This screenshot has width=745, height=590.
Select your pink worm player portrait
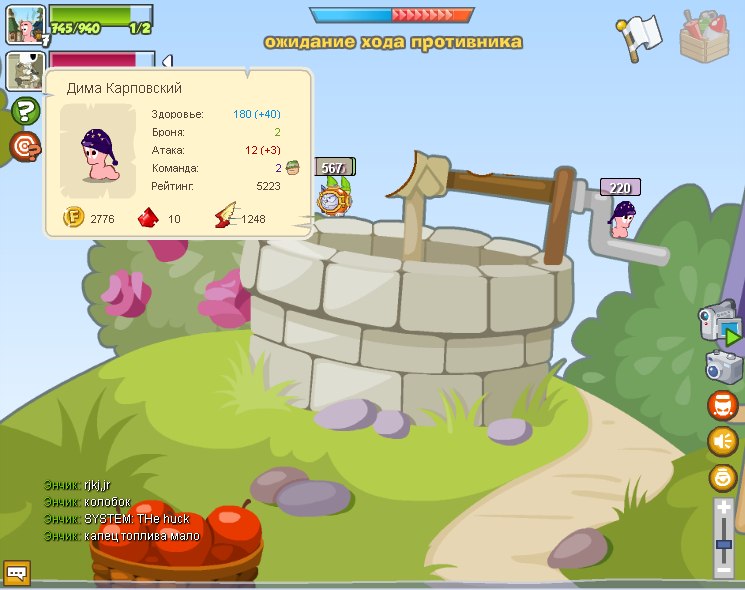(x=25, y=24)
